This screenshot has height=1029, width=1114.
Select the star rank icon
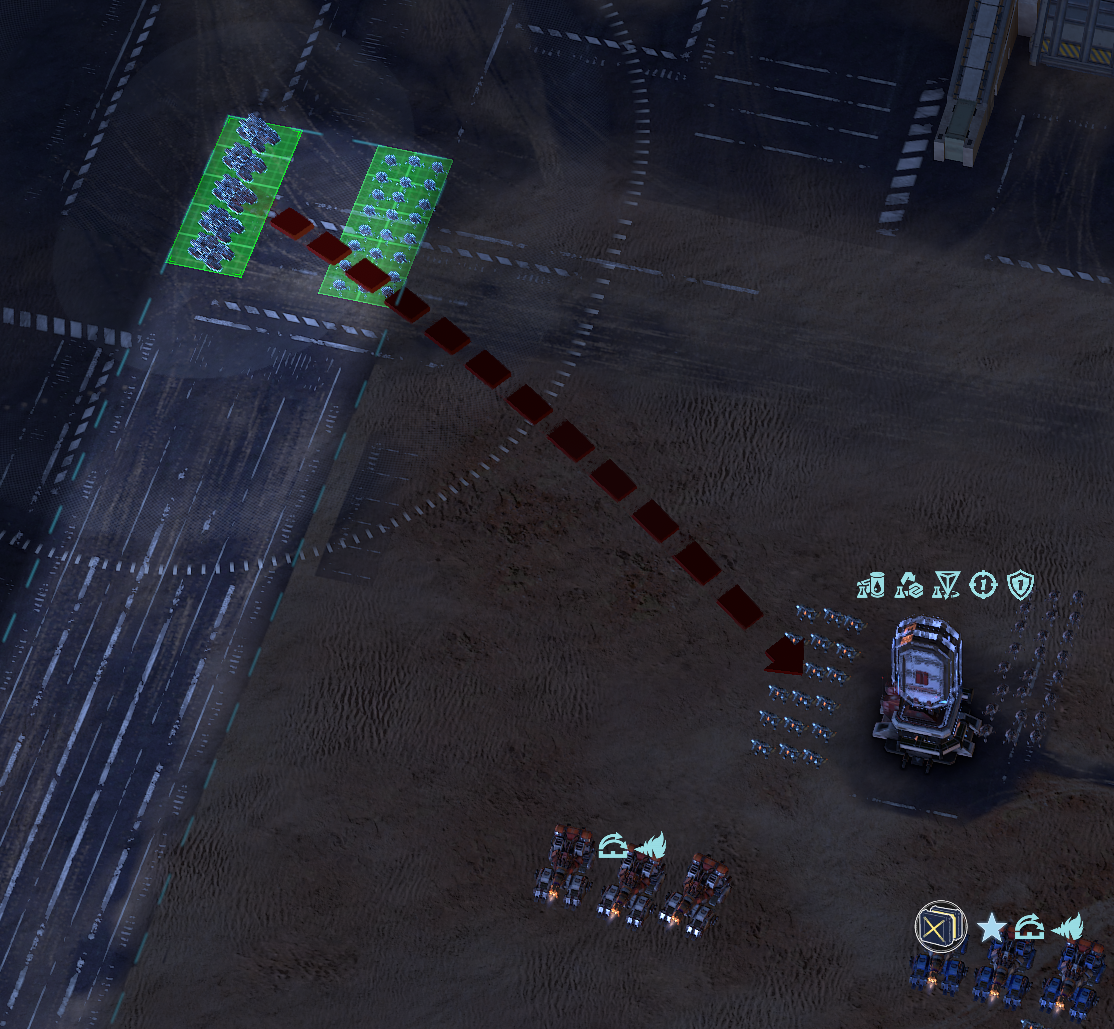(x=991, y=928)
